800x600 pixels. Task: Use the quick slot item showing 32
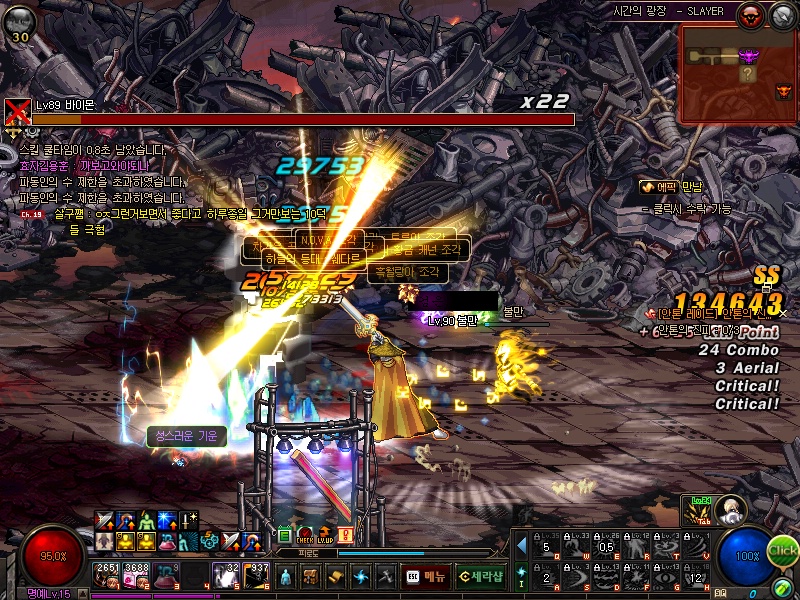click(227, 574)
